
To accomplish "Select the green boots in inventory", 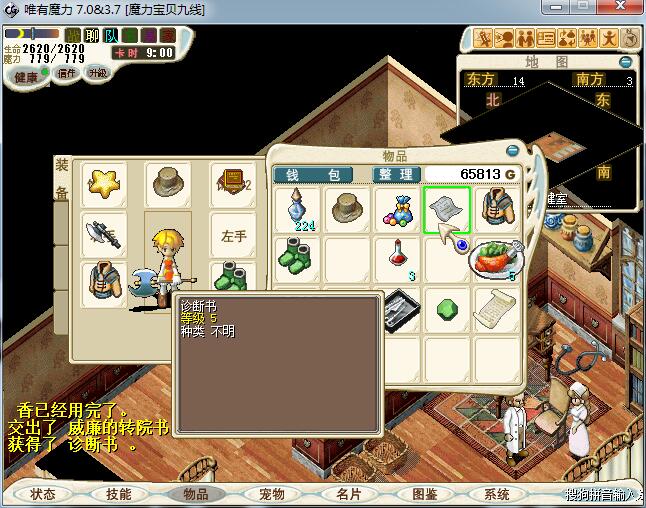I will 299,259.
